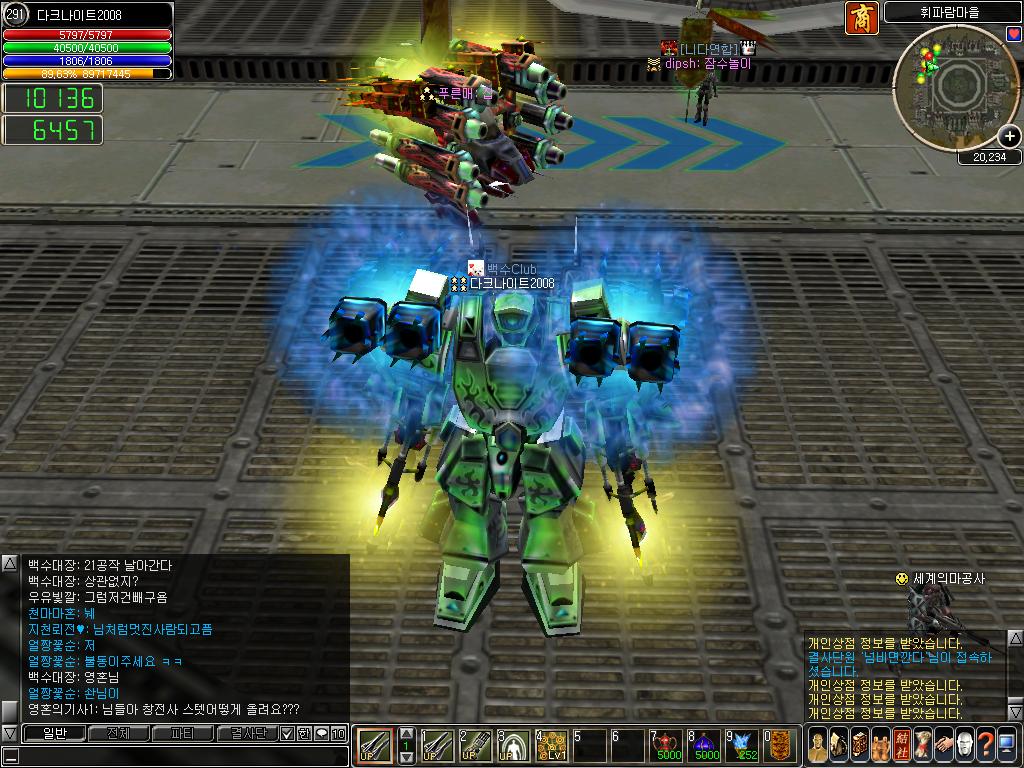Click the heart icon beside minimap

pos(1013,33)
